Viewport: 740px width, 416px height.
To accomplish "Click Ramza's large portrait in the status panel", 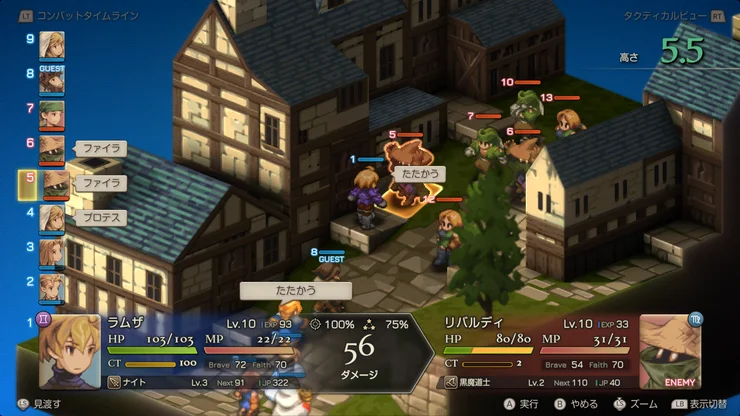I will pos(70,351).
